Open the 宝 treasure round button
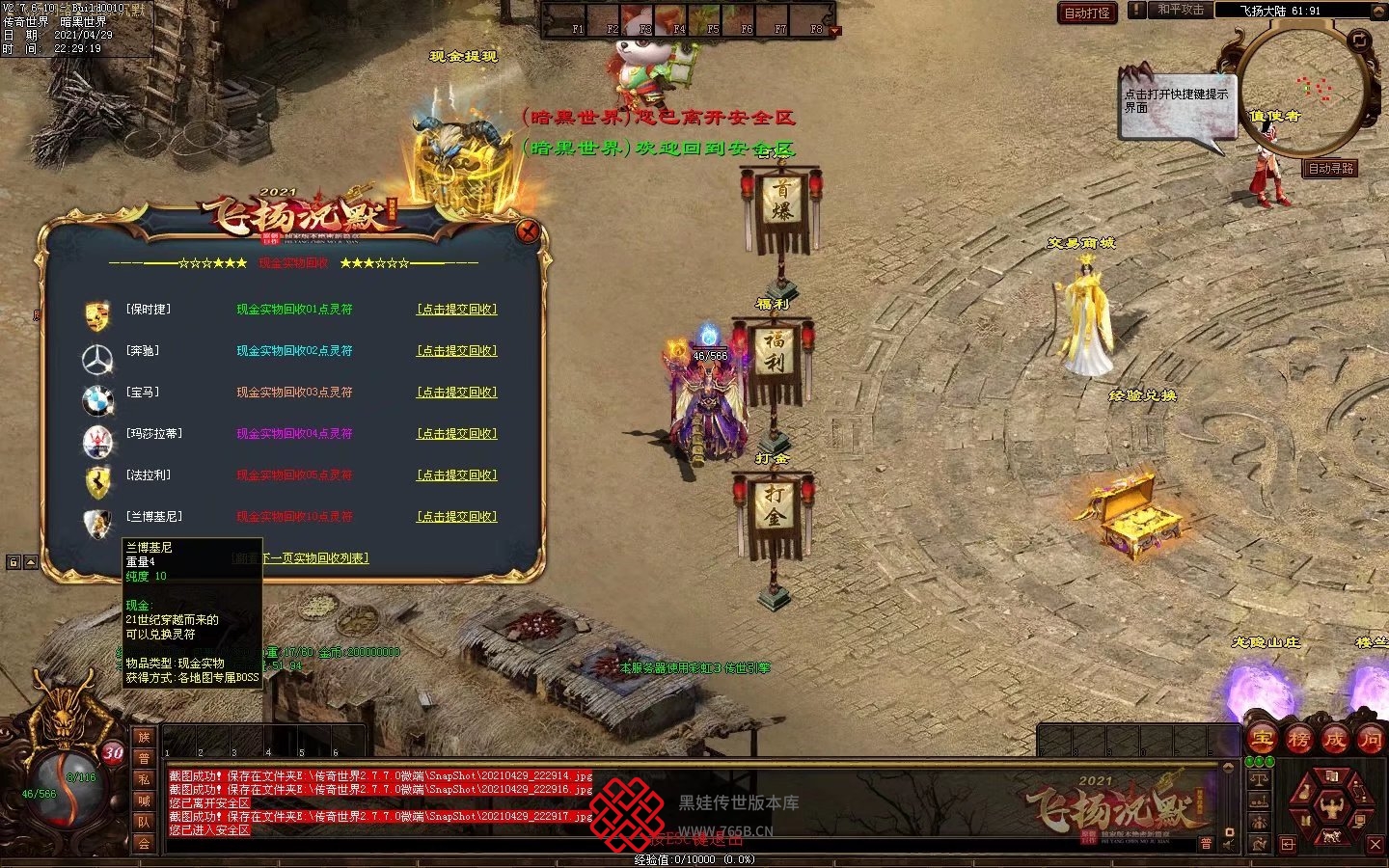Image resolution: width=1389 pixels, height=868 pixels. coord(1263,739)
